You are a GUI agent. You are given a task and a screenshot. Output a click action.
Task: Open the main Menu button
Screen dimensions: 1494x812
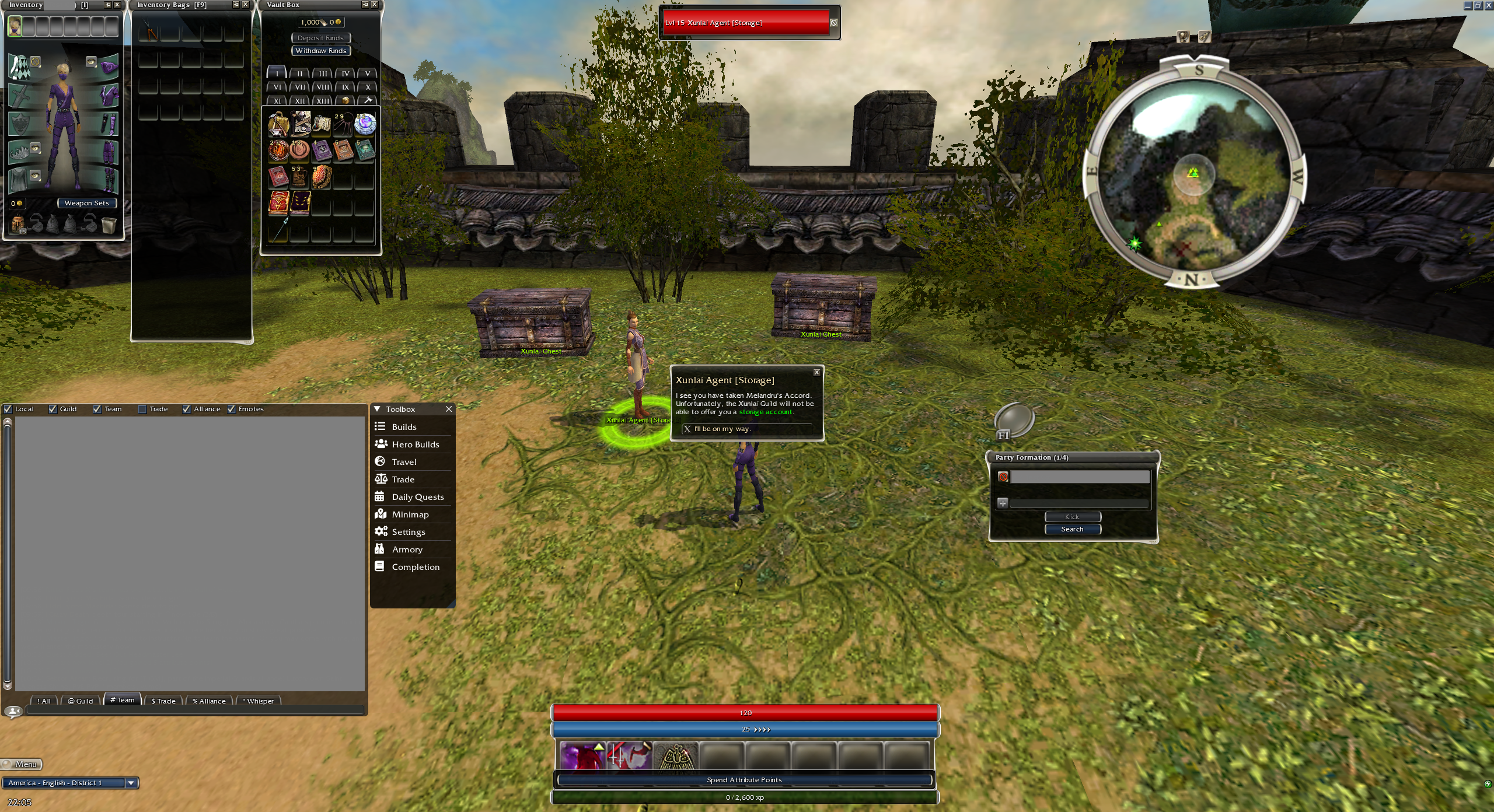[22, 764]
